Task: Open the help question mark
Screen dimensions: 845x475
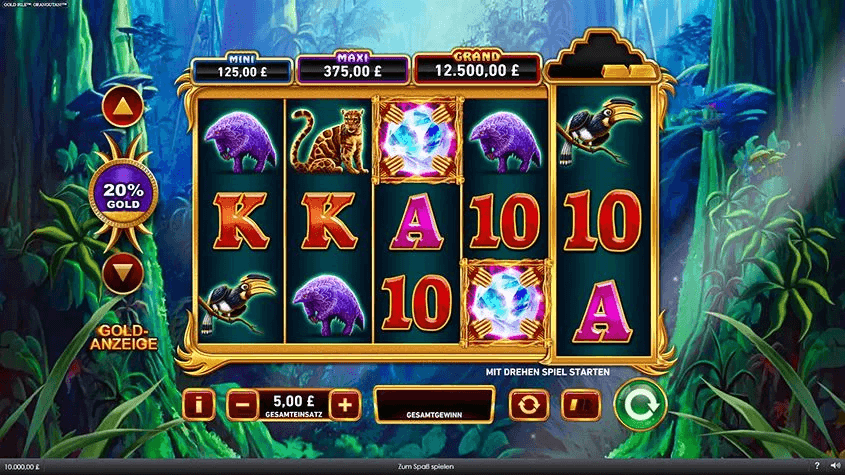Action: [x=817, y=466]
